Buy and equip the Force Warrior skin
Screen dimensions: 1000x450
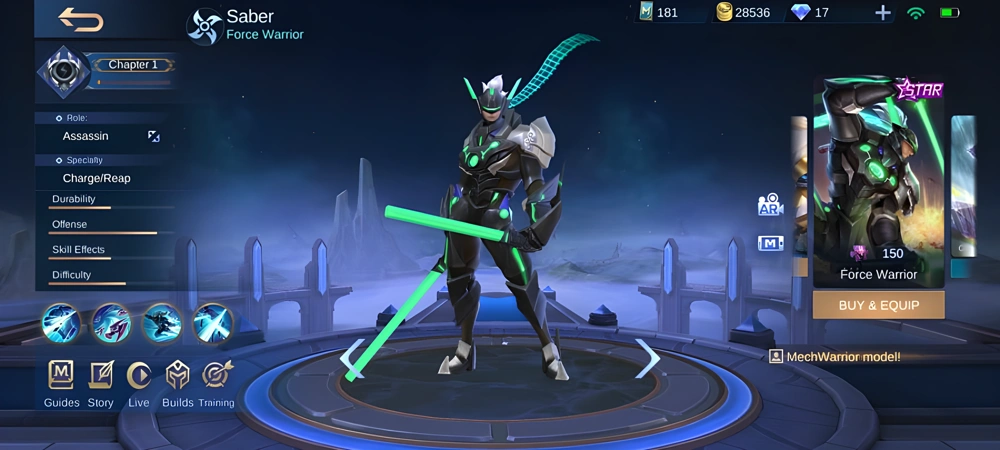coord(878,305)
